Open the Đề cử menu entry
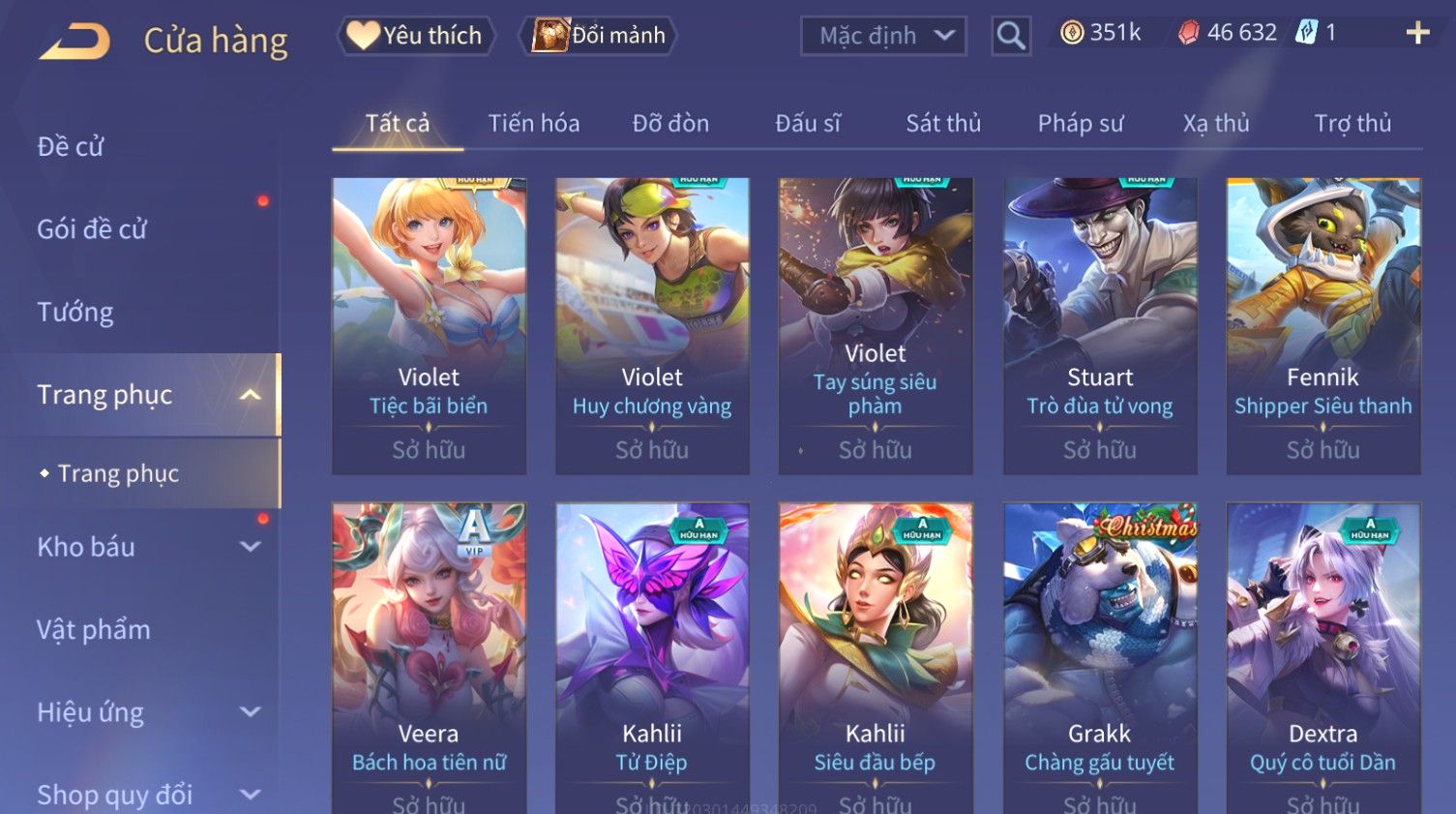Image resolution: width=1456 pixels, height=814 pixels. point(71,147)
